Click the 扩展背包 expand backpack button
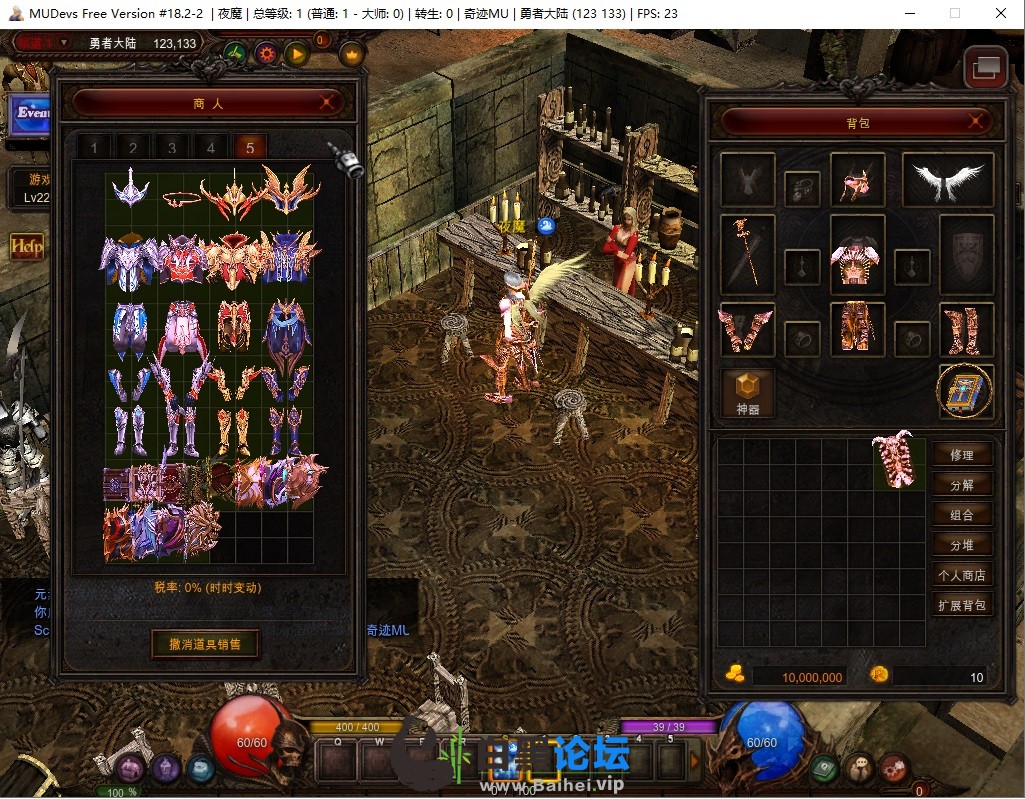The image size is (1025, 799). [962, 605]
